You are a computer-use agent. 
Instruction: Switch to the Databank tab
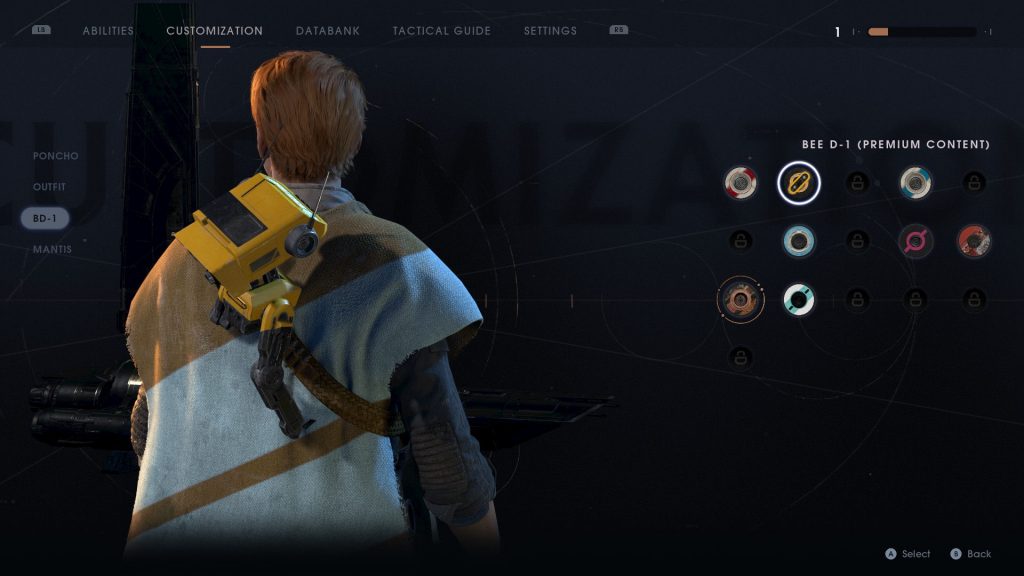pyautogui.click(x=328, y=31)
